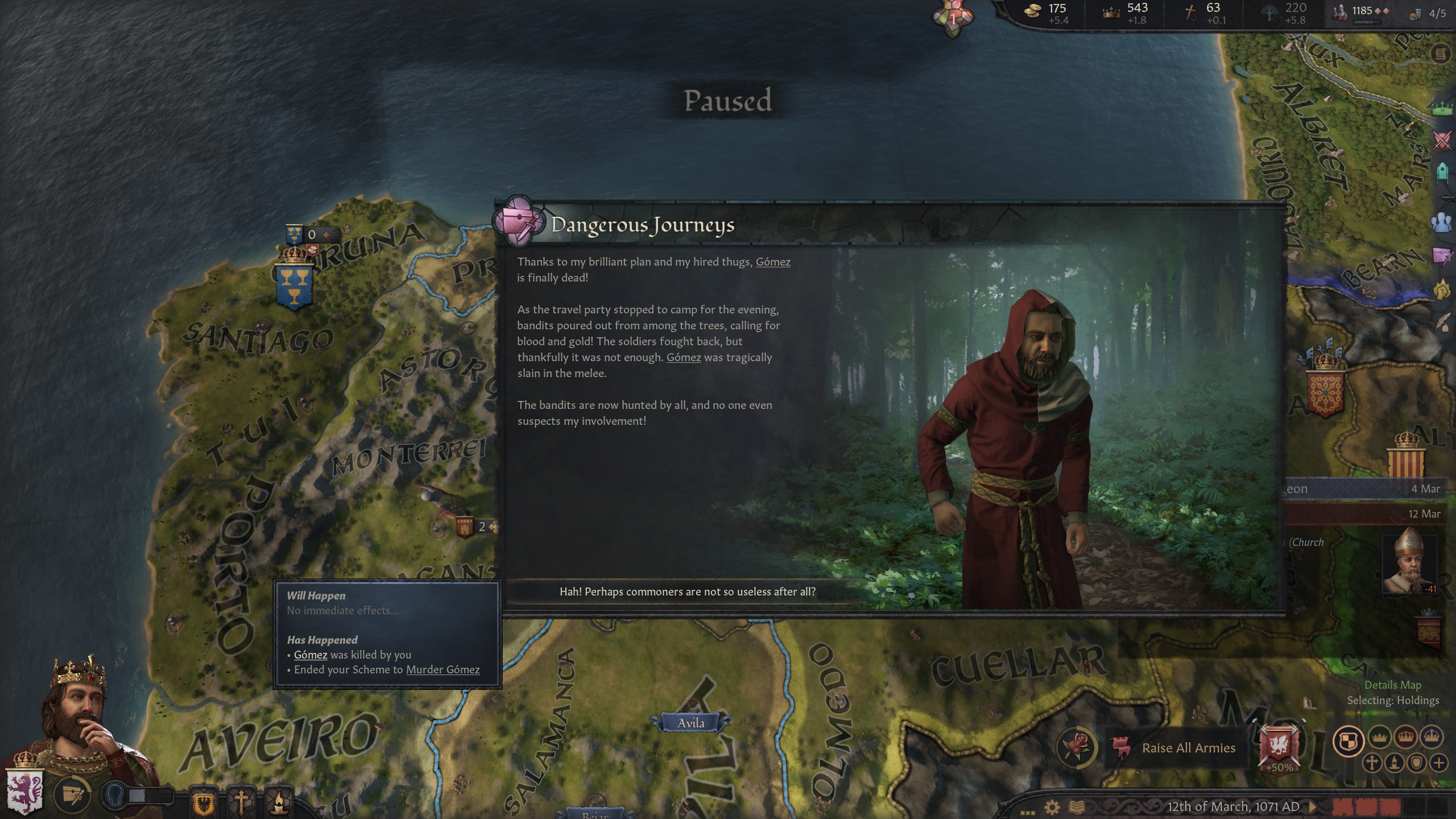1456x819 pixels.
Task: Switch to the faith cross map mode
Action: click(1372, 763)
